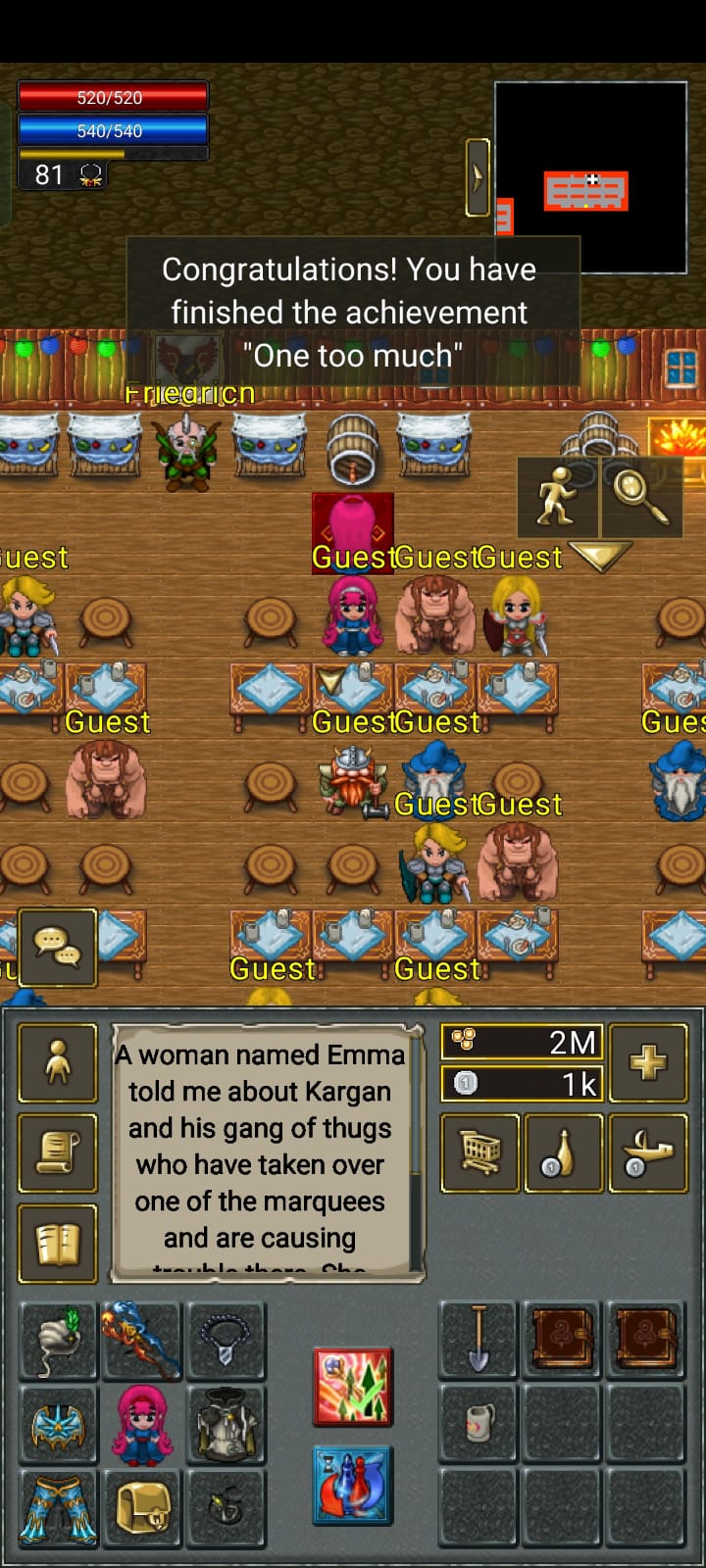706x1568 pixels.
Task: Activate the magnifying glass inspect button
Action: click(x=641, y=497)
